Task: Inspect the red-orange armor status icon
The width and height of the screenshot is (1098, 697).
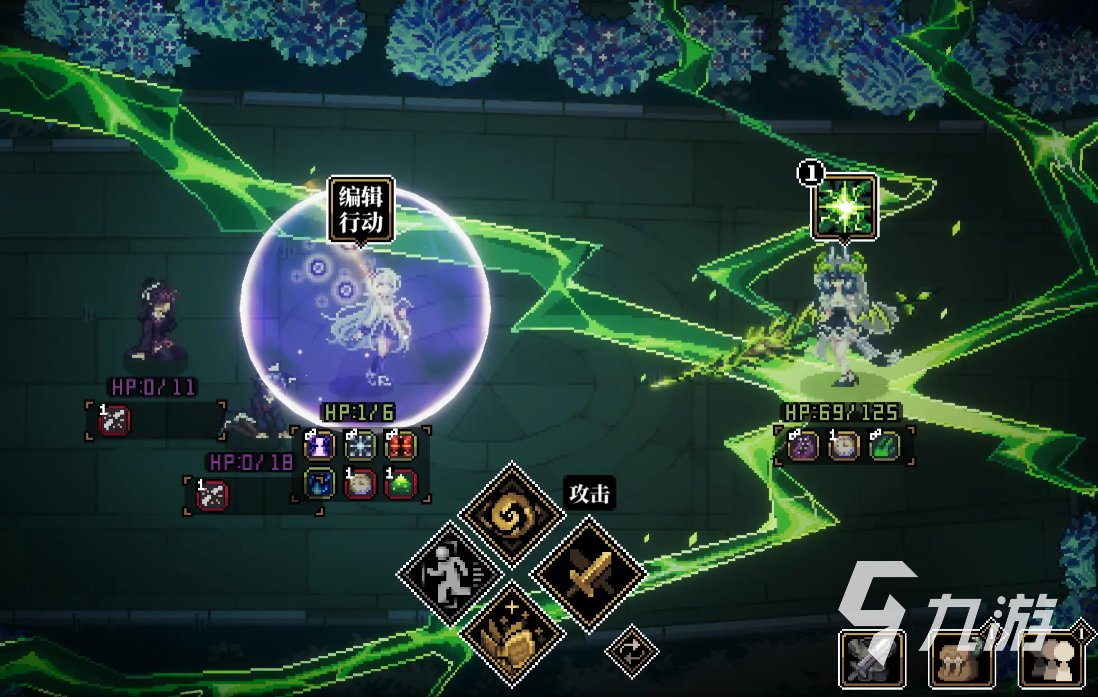Action: click(x=400, y=445)
